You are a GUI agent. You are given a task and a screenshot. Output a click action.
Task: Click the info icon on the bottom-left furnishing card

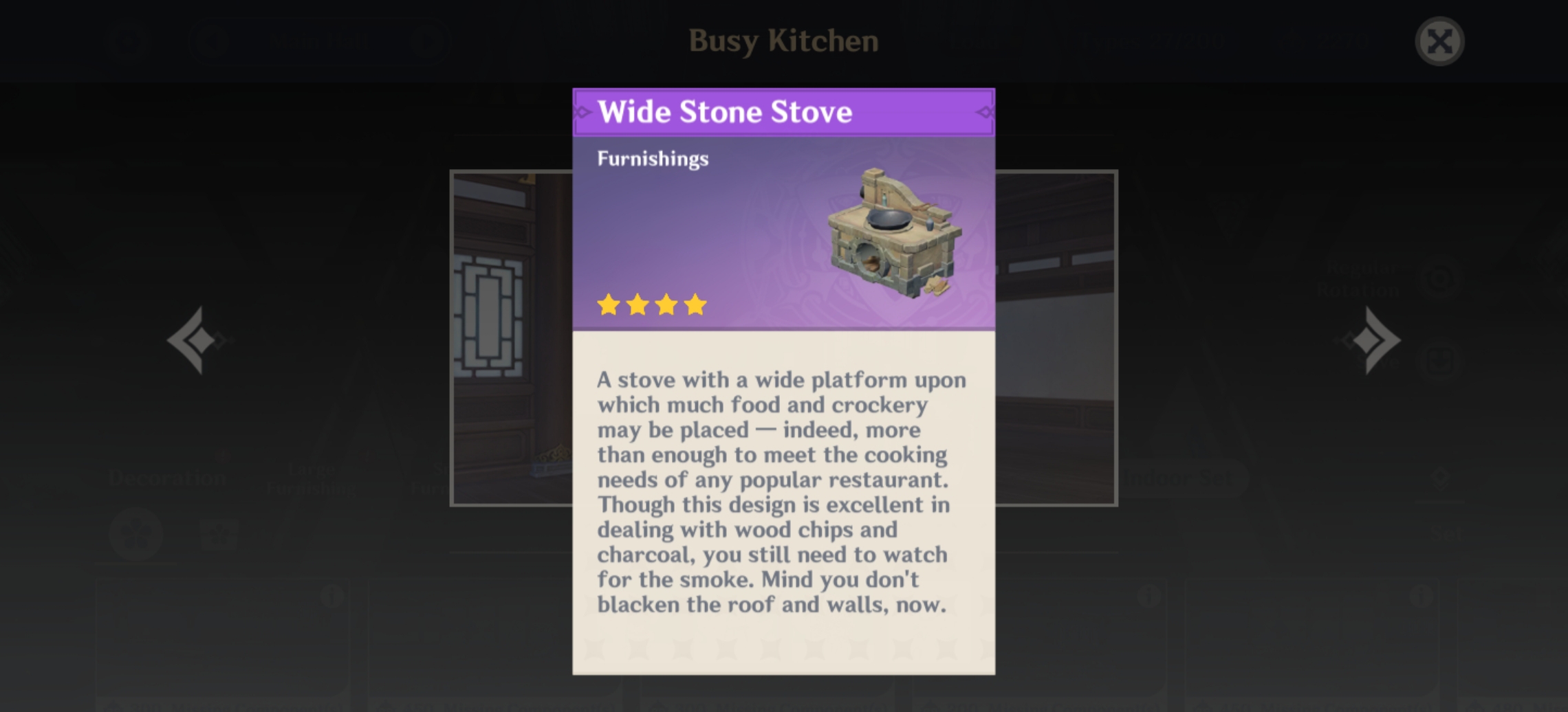click(x=333, y=596)
